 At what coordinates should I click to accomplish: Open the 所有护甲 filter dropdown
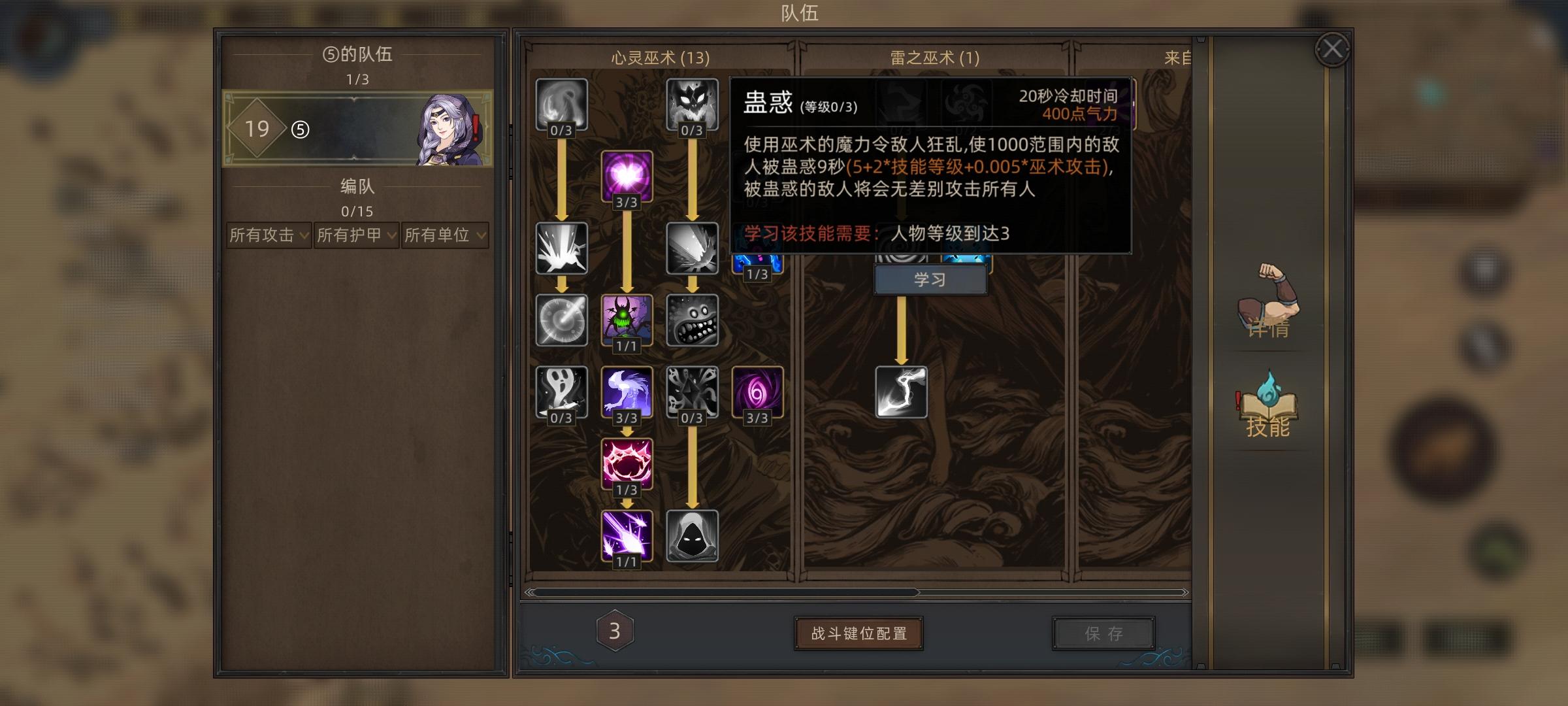[356, 235]
